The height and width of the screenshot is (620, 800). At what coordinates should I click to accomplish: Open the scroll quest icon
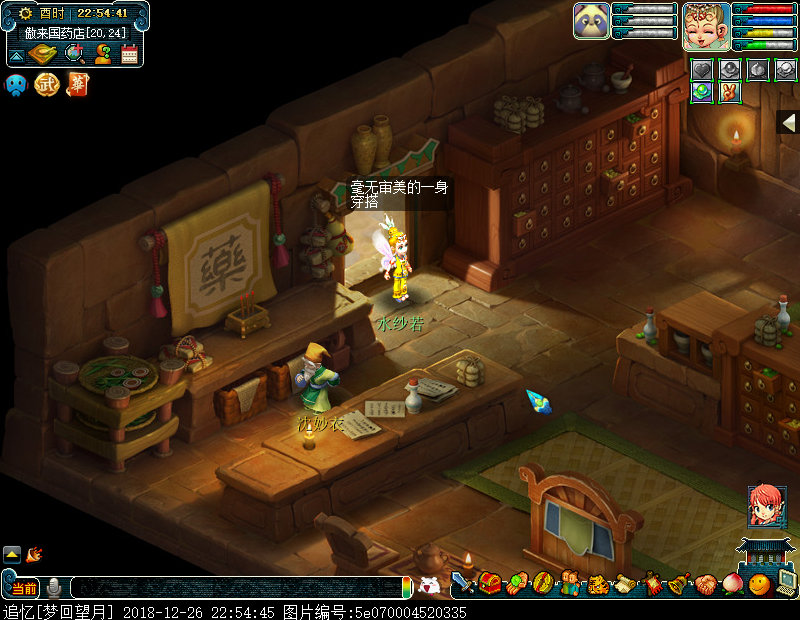pos(624,584)
